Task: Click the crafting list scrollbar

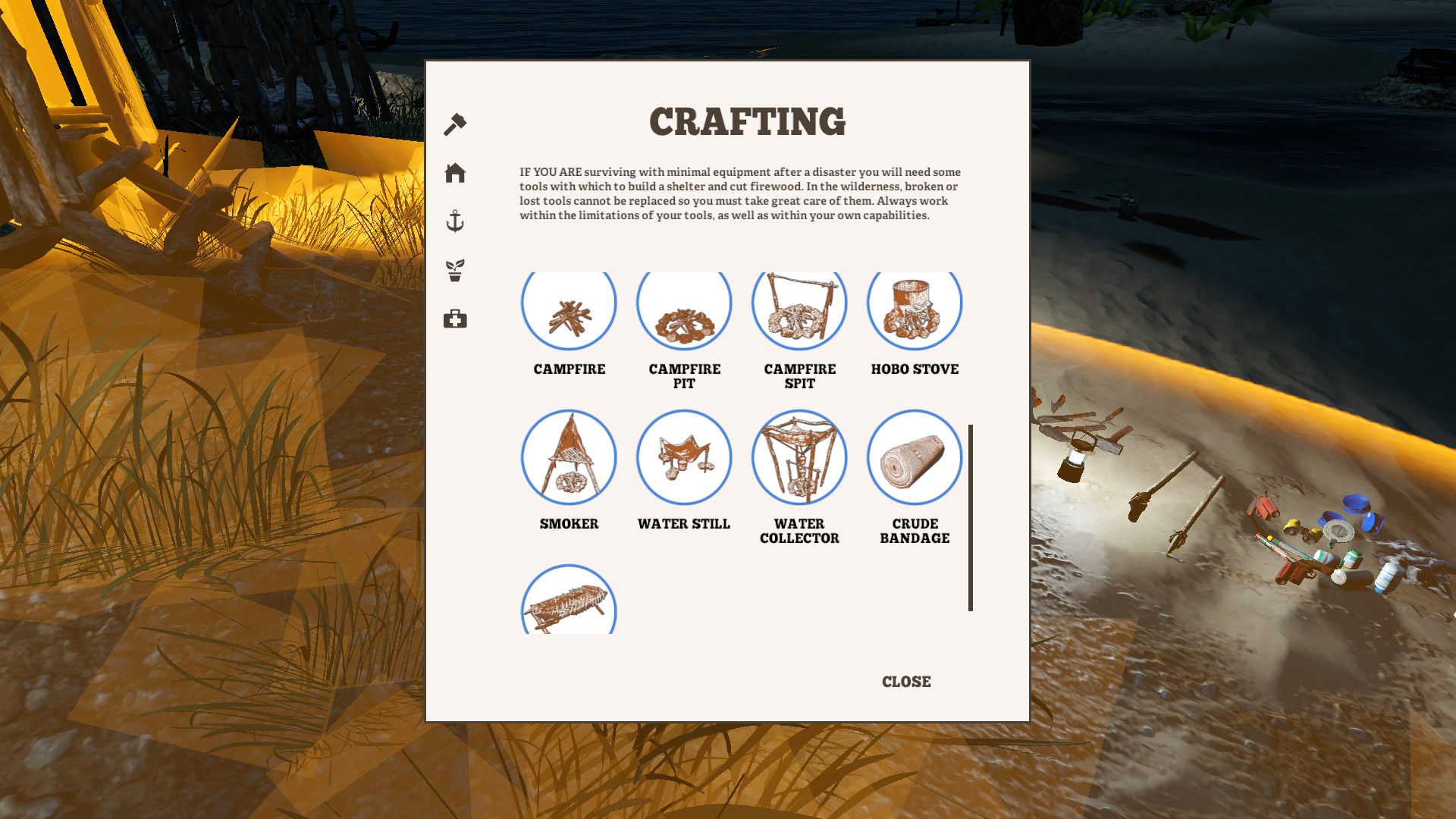Action: 971,517
